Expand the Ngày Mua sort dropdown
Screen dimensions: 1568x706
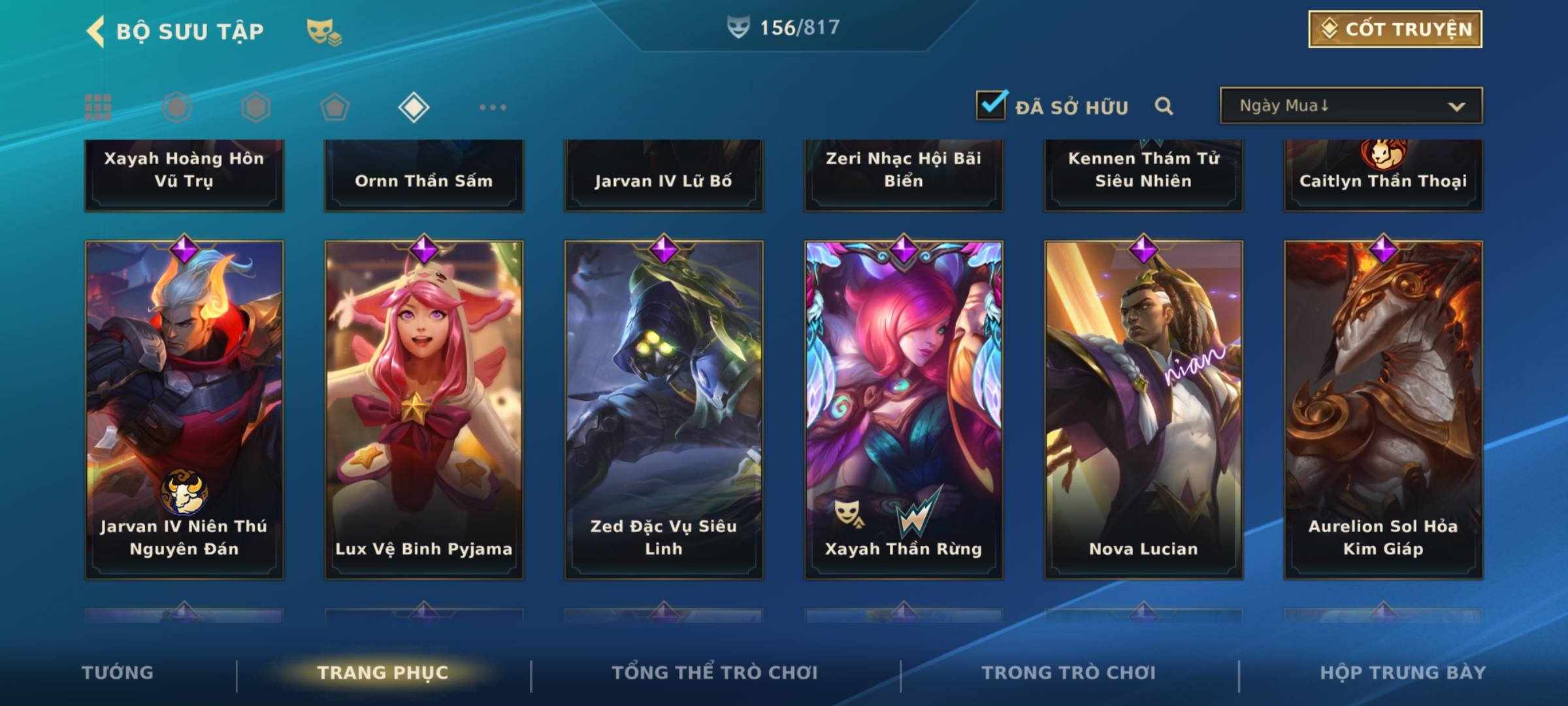click(x=1350, y=106)
